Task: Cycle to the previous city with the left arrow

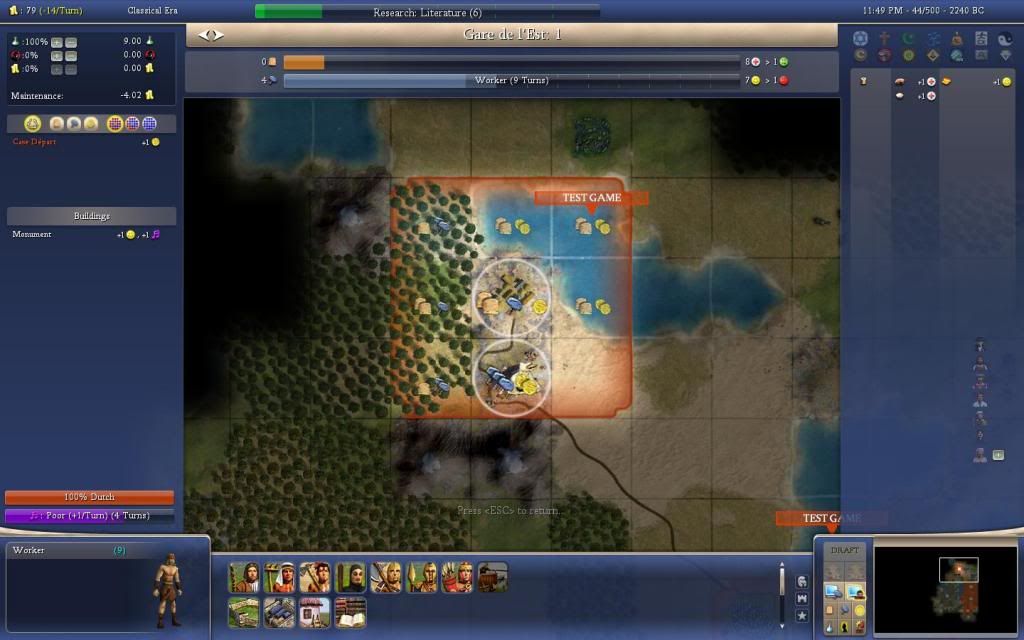Action: 204,35
